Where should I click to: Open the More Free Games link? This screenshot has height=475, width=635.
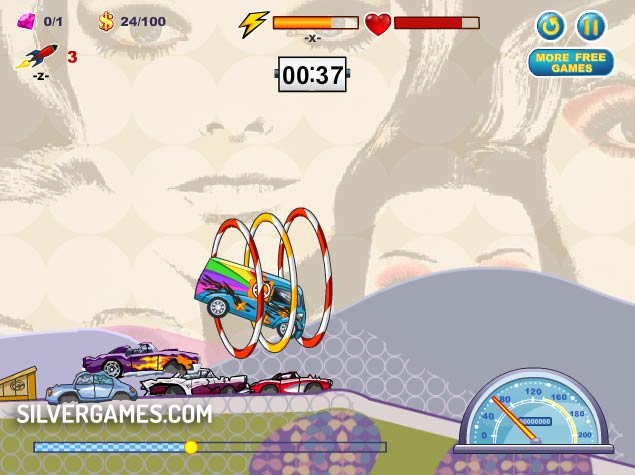[571, 63]
